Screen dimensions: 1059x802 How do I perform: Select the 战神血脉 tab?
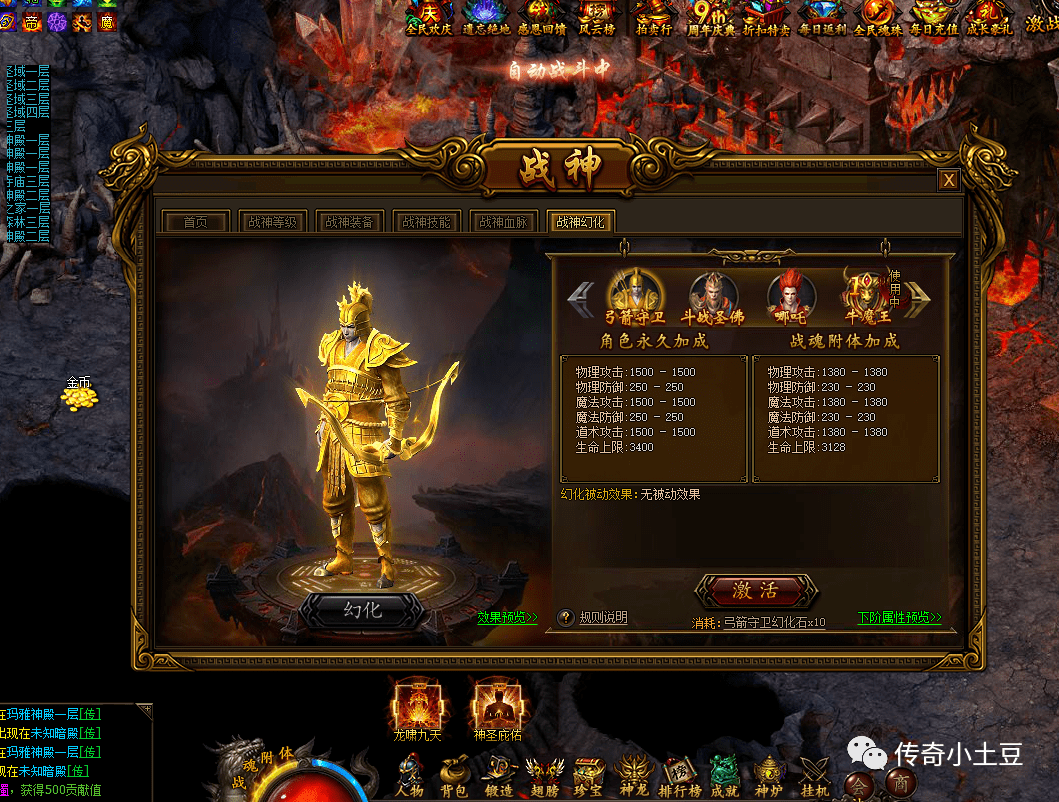(503, 222)
